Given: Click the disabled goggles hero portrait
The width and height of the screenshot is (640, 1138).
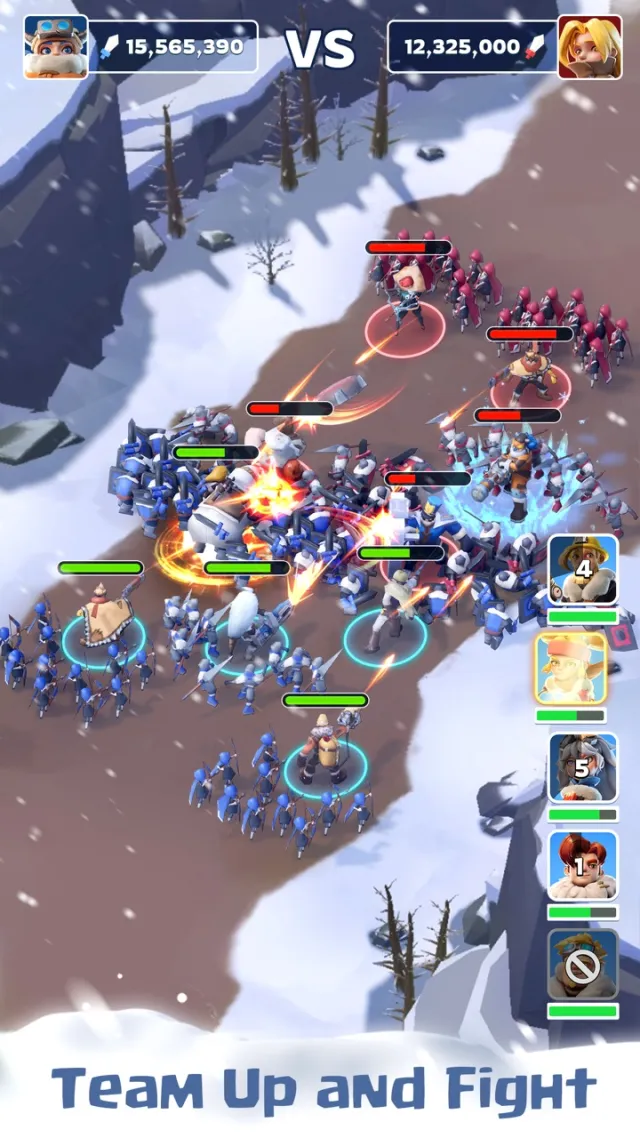Looking at the screenshot, I should [x=582, y=964].
